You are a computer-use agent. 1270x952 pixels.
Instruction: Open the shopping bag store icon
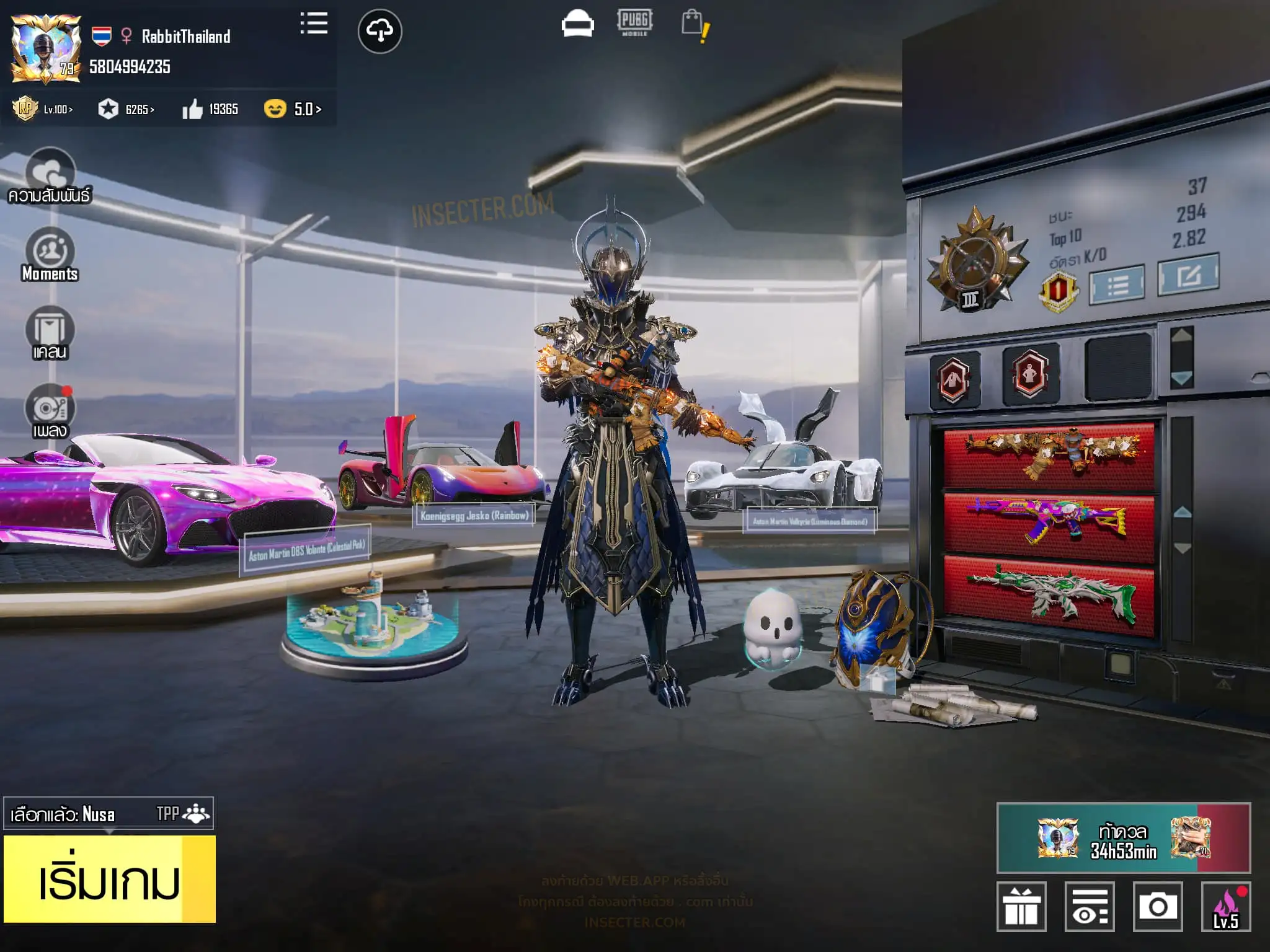(x=694, y=25)
